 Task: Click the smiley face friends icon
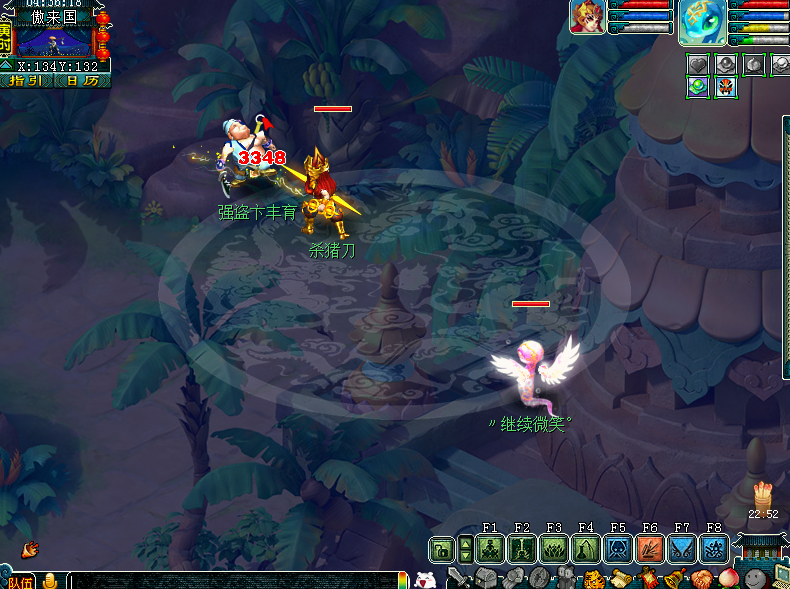(755, 578)
